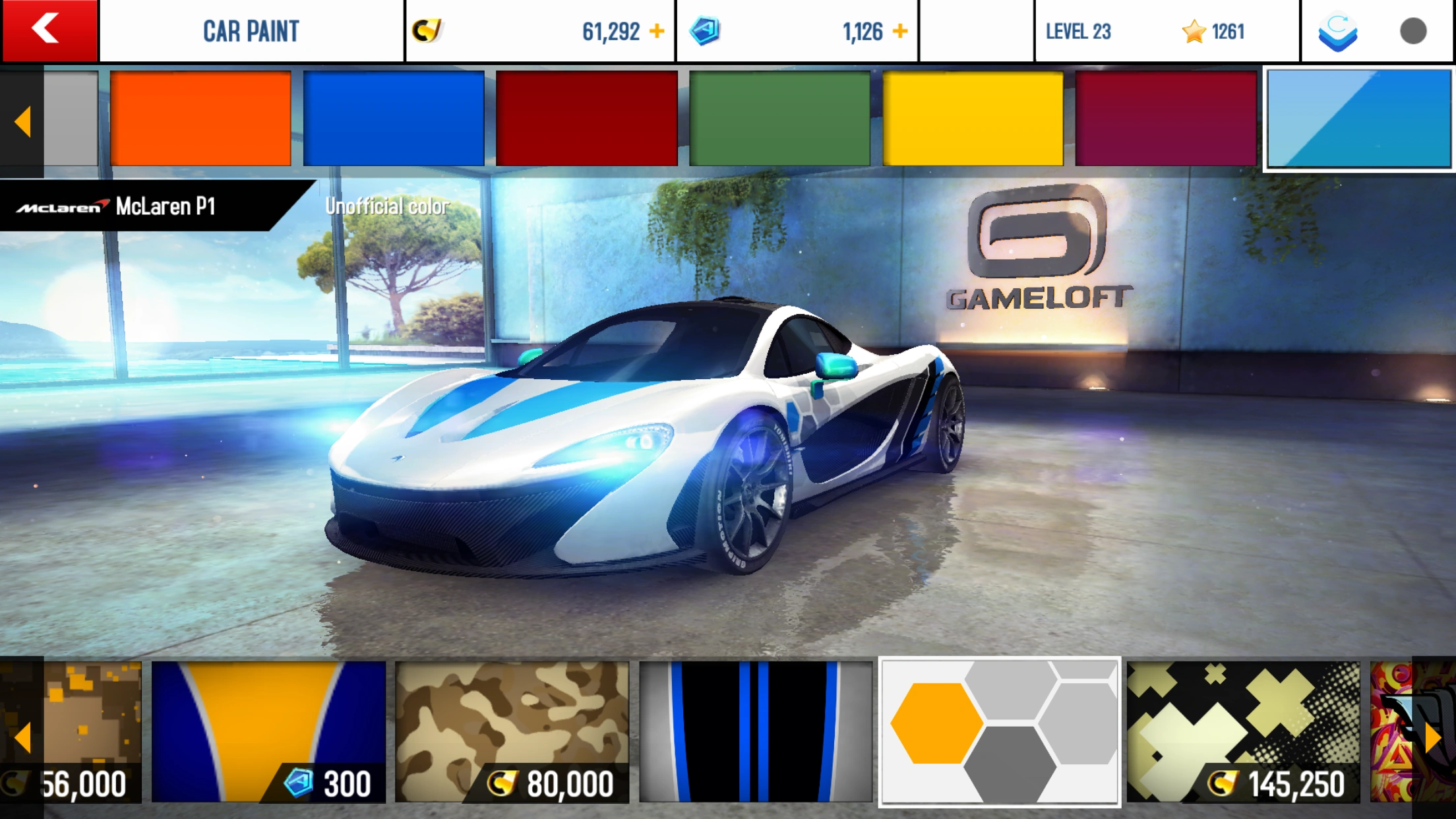Choose the cross pattern decal for 145,250
1456x819 pixels.
click(1243, 731)
